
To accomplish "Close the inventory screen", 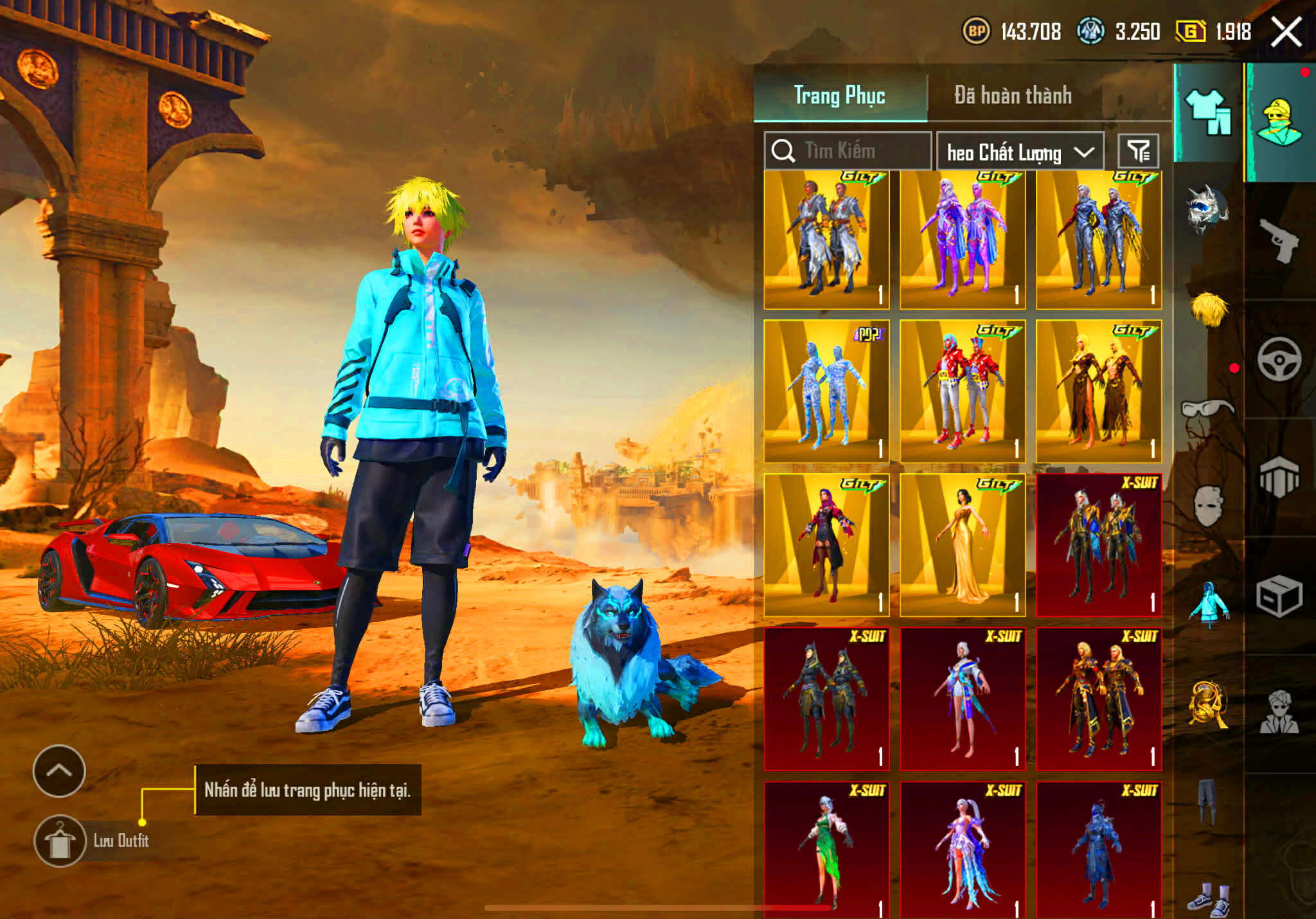I will (x=1286, y=32).
